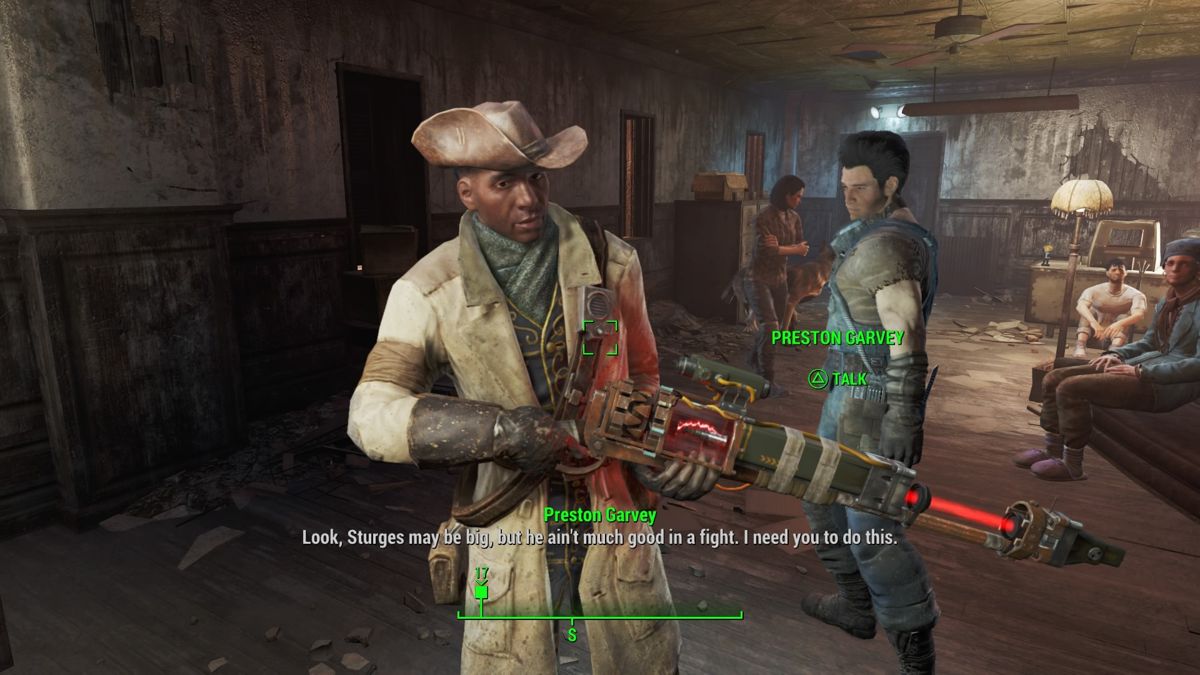
Task: Select the S heading on the compass bar
Action: 572,634
